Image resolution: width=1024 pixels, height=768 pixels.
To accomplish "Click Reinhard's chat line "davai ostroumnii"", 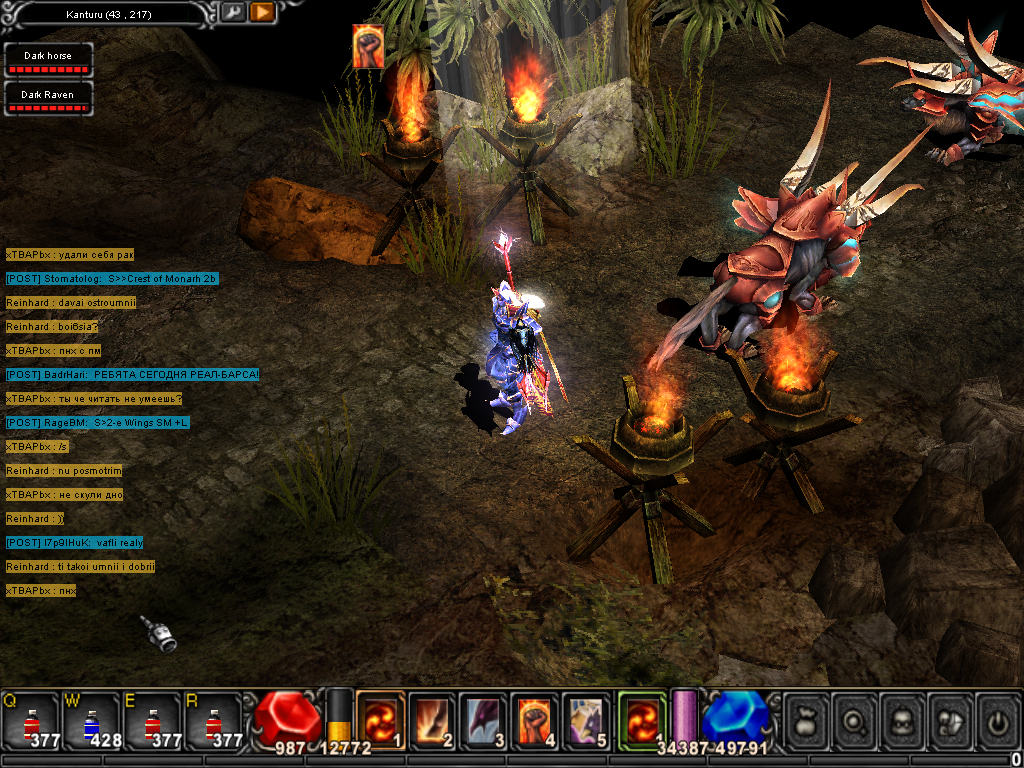I will pos(70,303).
